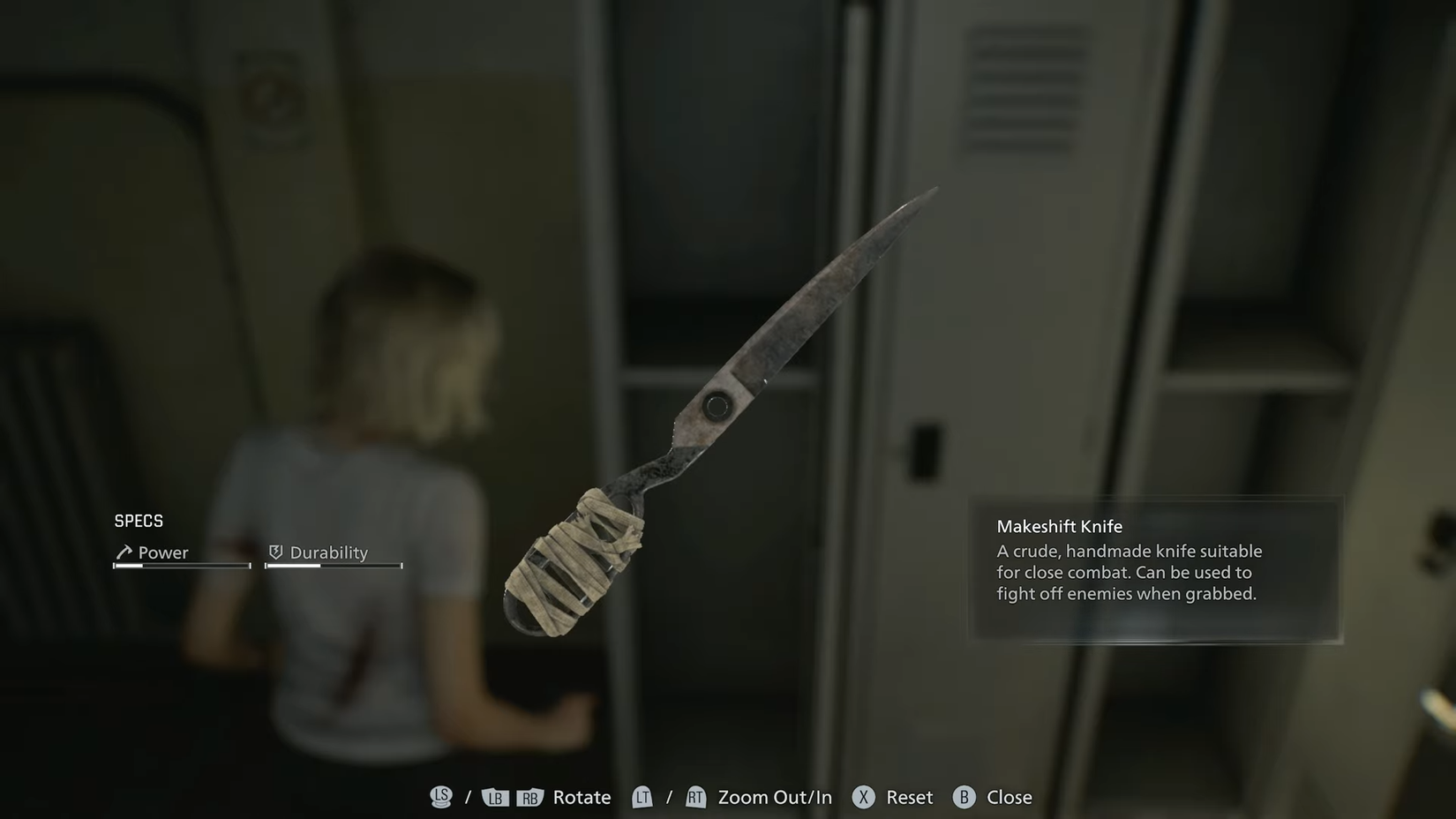Click the attack icon next to Power

point(124,552)
